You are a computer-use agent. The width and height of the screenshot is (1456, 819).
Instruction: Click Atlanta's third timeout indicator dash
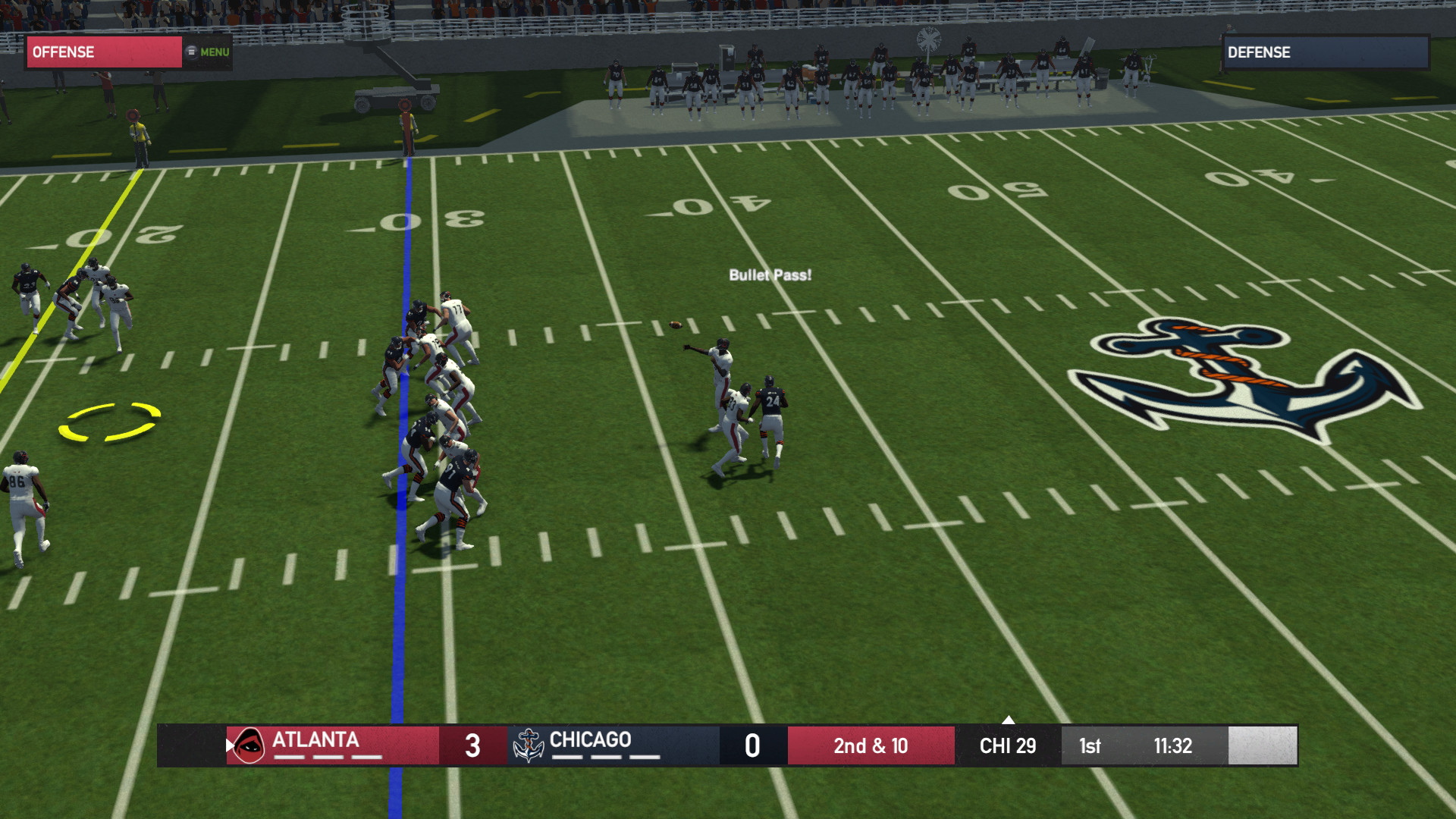[366, 757]
